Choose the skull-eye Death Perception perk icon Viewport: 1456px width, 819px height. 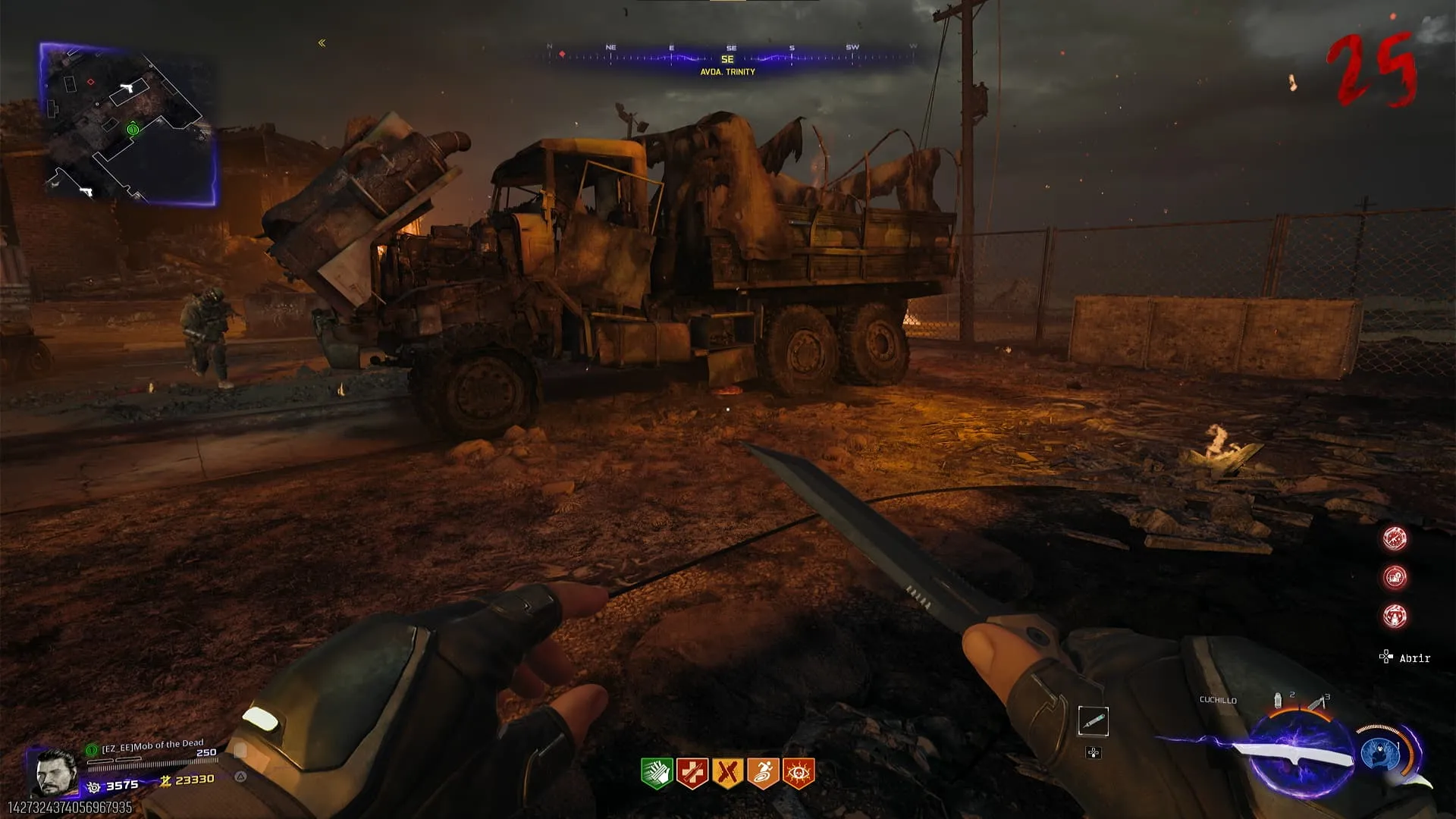tap(799, 773)
